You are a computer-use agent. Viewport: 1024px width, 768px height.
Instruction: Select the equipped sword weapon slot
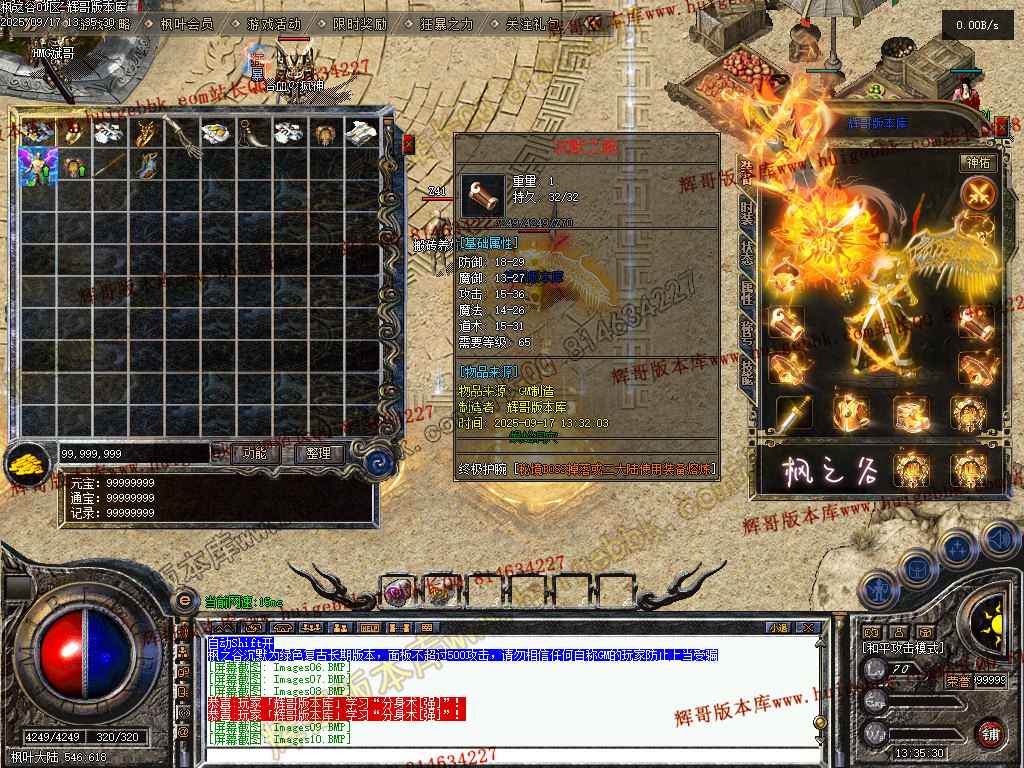point(795,411)
